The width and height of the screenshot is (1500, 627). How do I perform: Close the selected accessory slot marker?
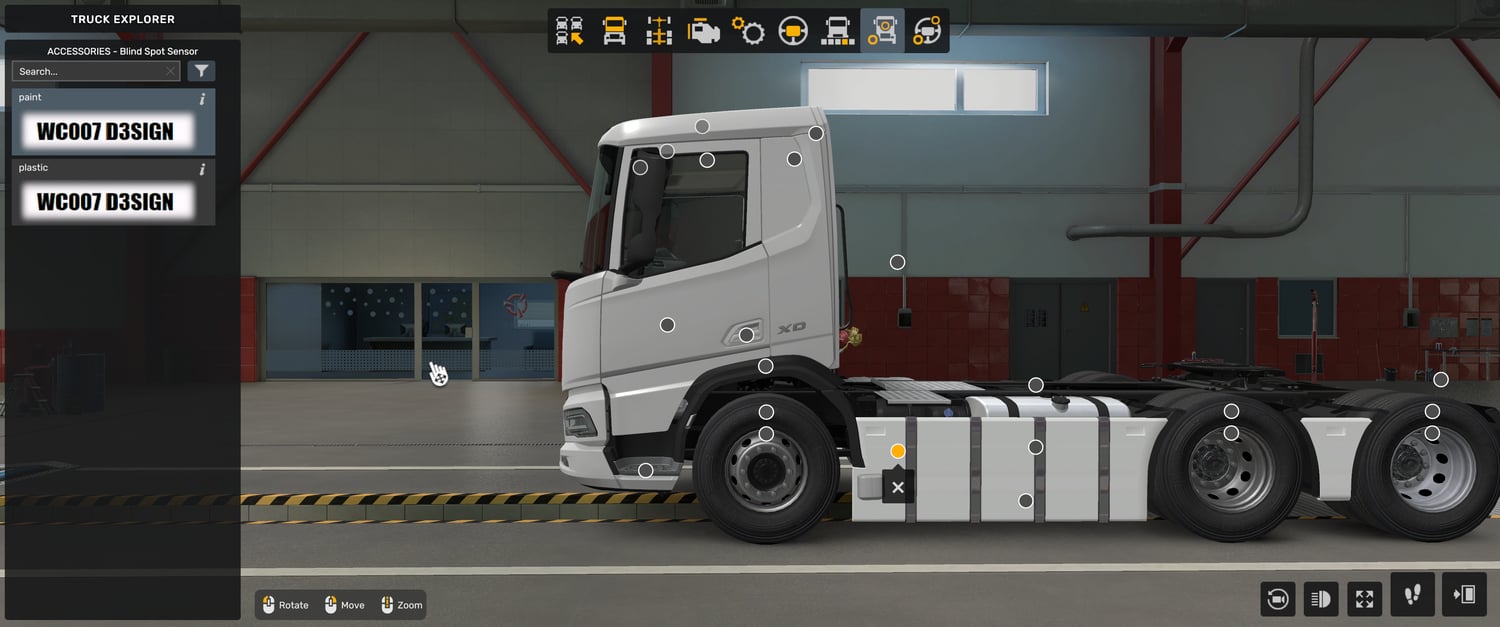898,487
